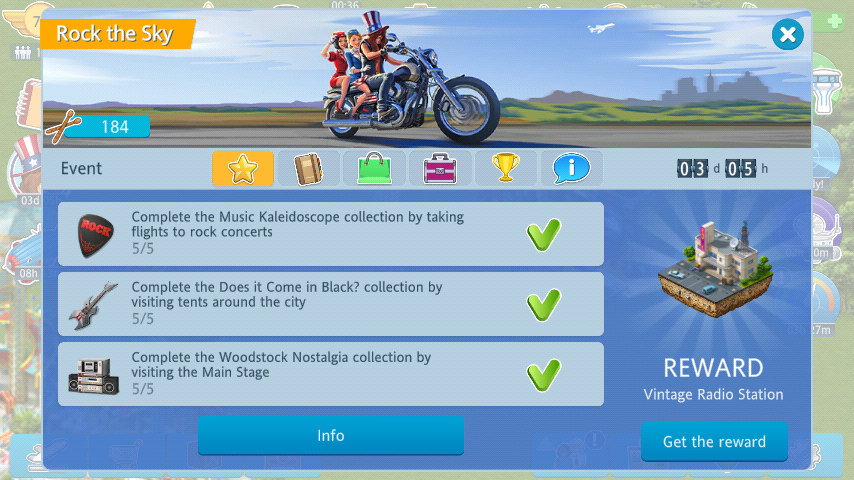Show the blue info bubble tab

(572, 168)
